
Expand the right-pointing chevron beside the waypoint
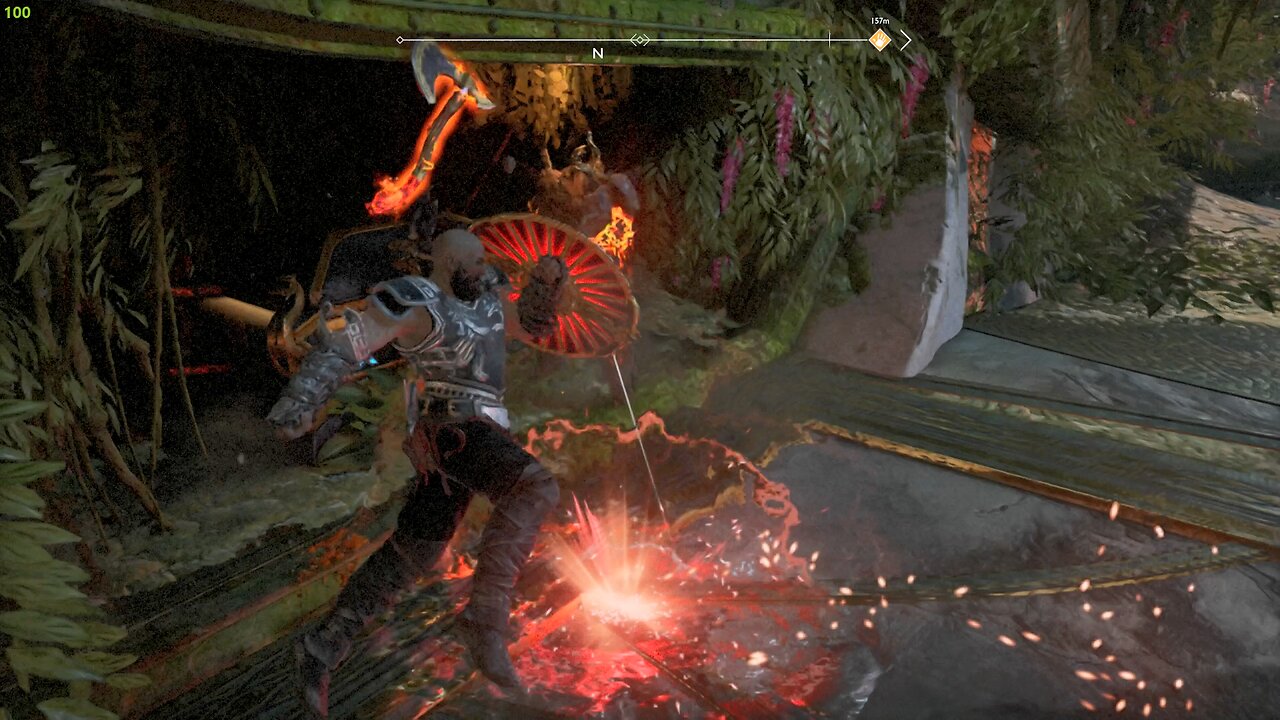[x=905, y=38]
